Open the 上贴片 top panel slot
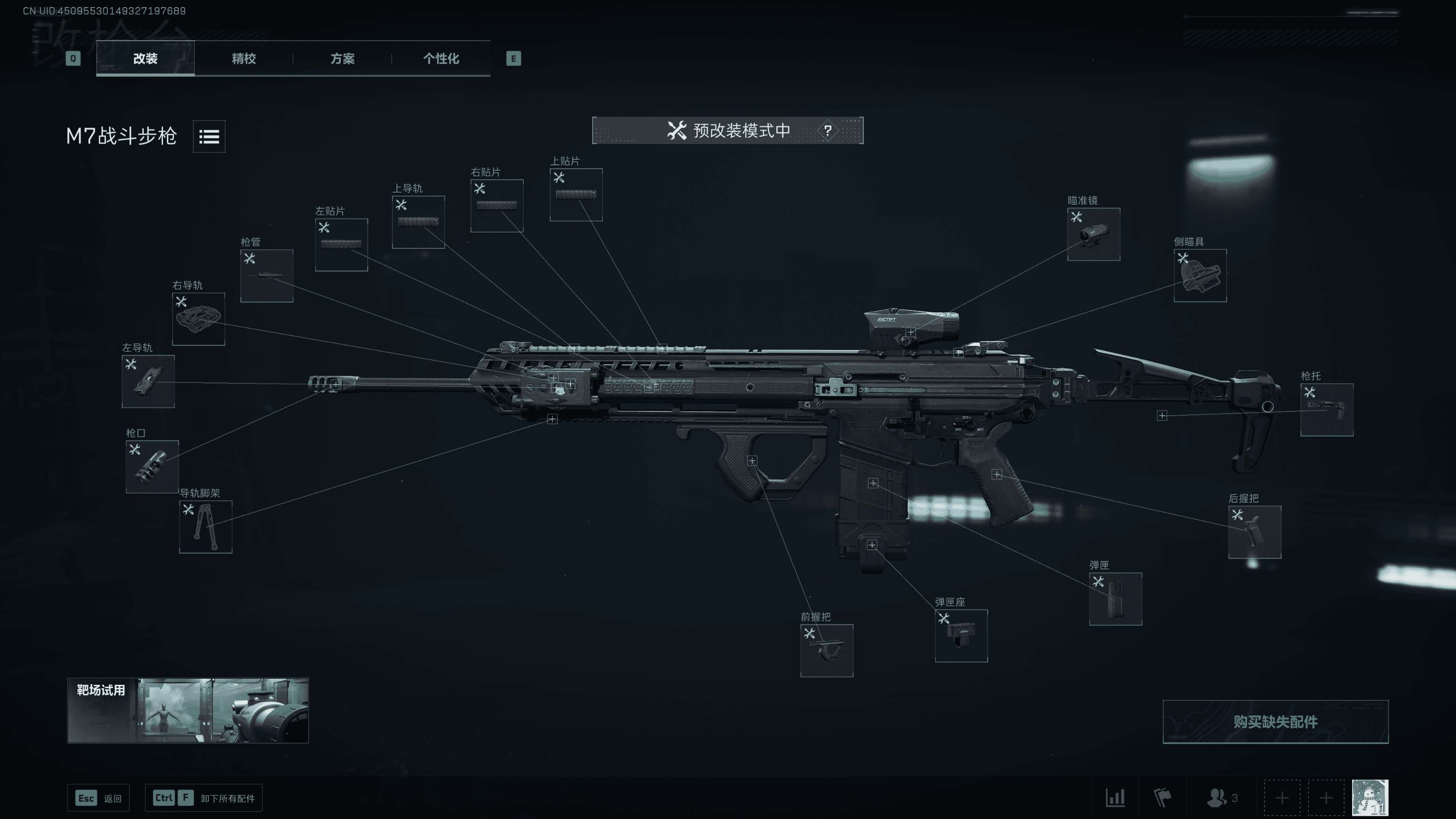The height and width of the screenshot is (819, 1456). (576, 195)
